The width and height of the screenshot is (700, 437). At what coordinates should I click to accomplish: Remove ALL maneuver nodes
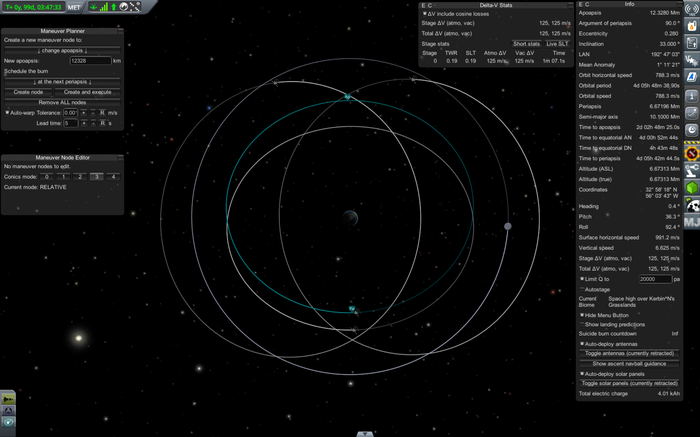pos(62,102)
